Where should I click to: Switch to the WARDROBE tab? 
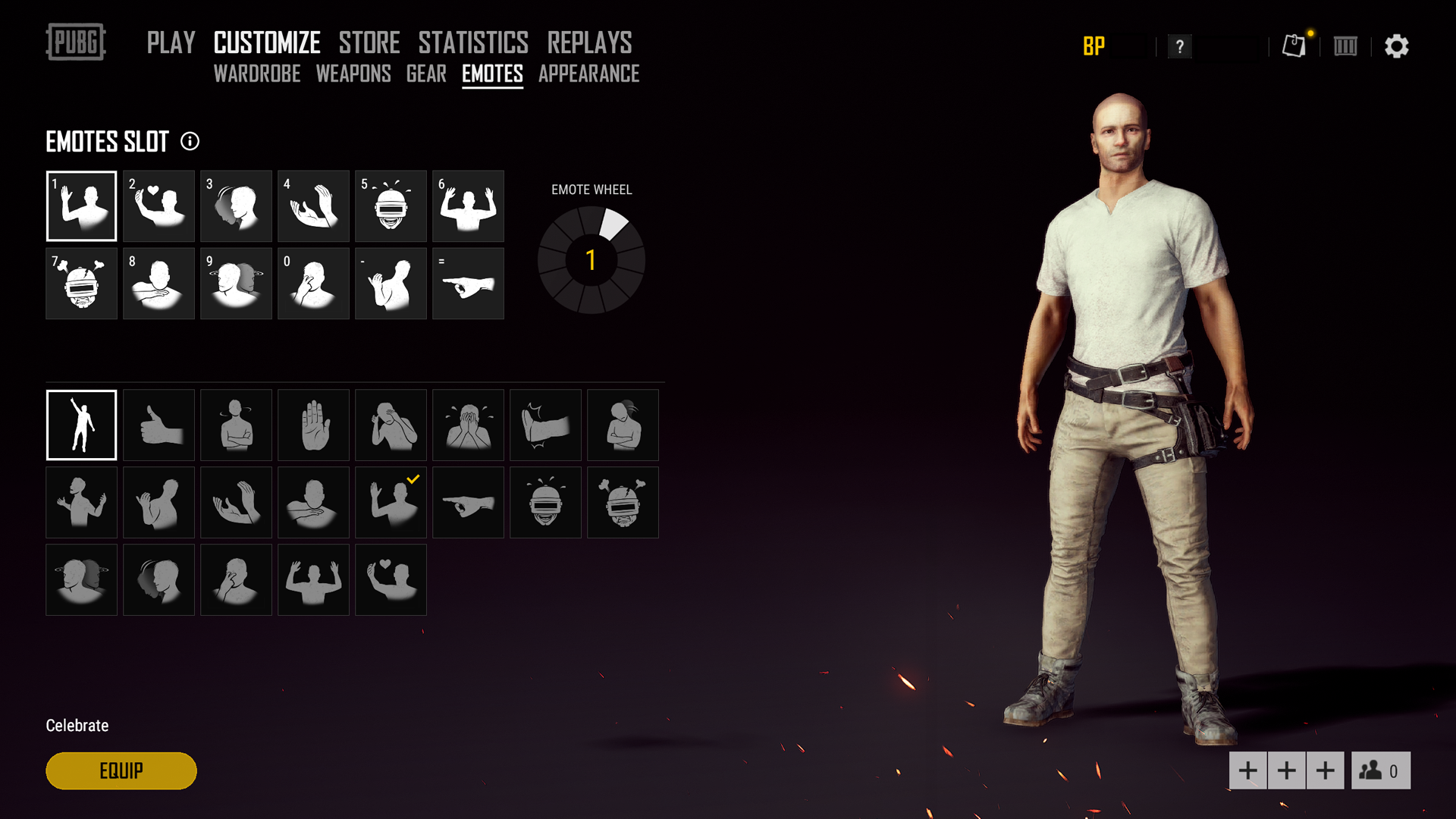pos(257,74)
